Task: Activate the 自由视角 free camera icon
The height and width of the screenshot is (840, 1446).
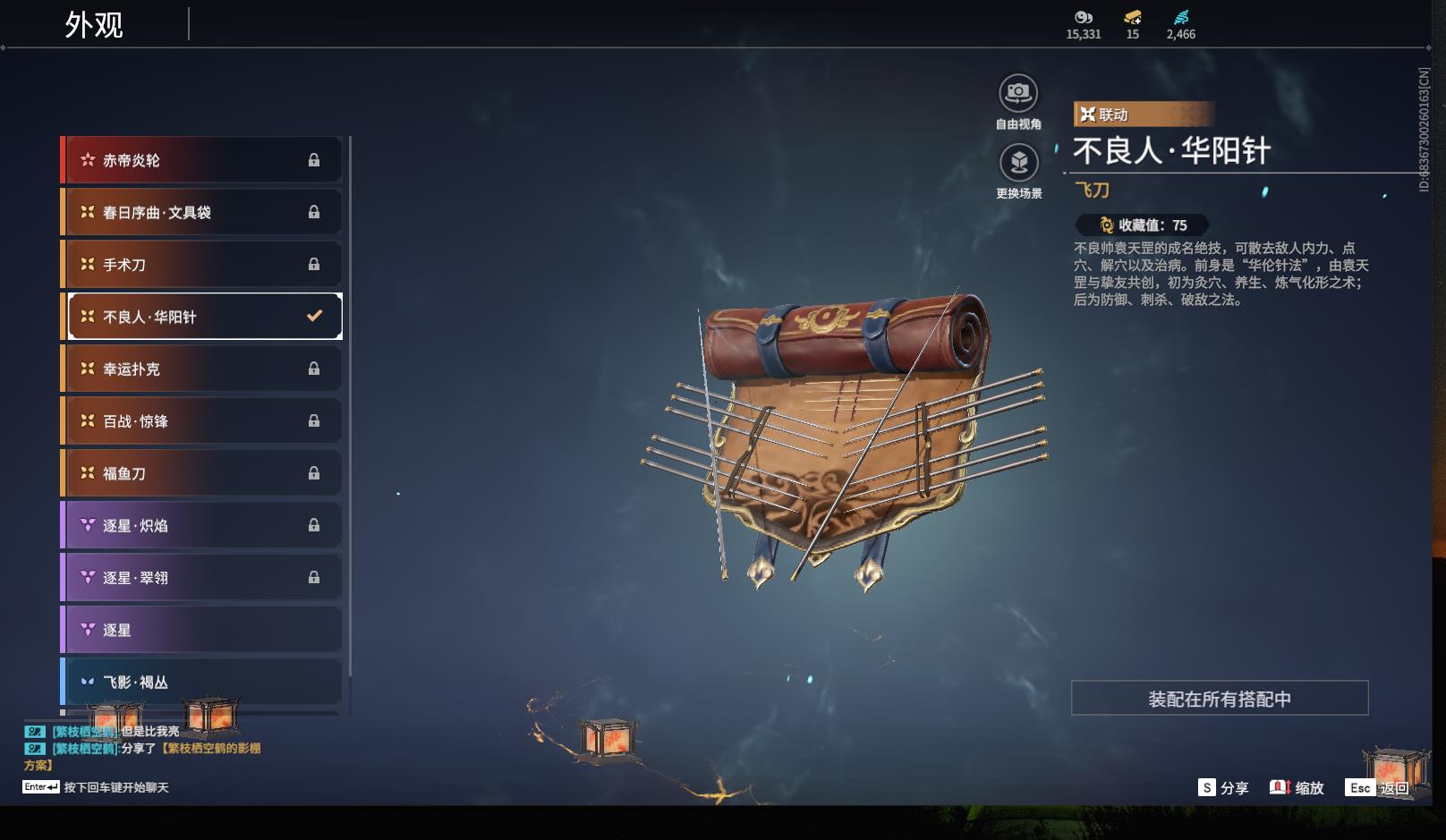Action: point(1018,94)
